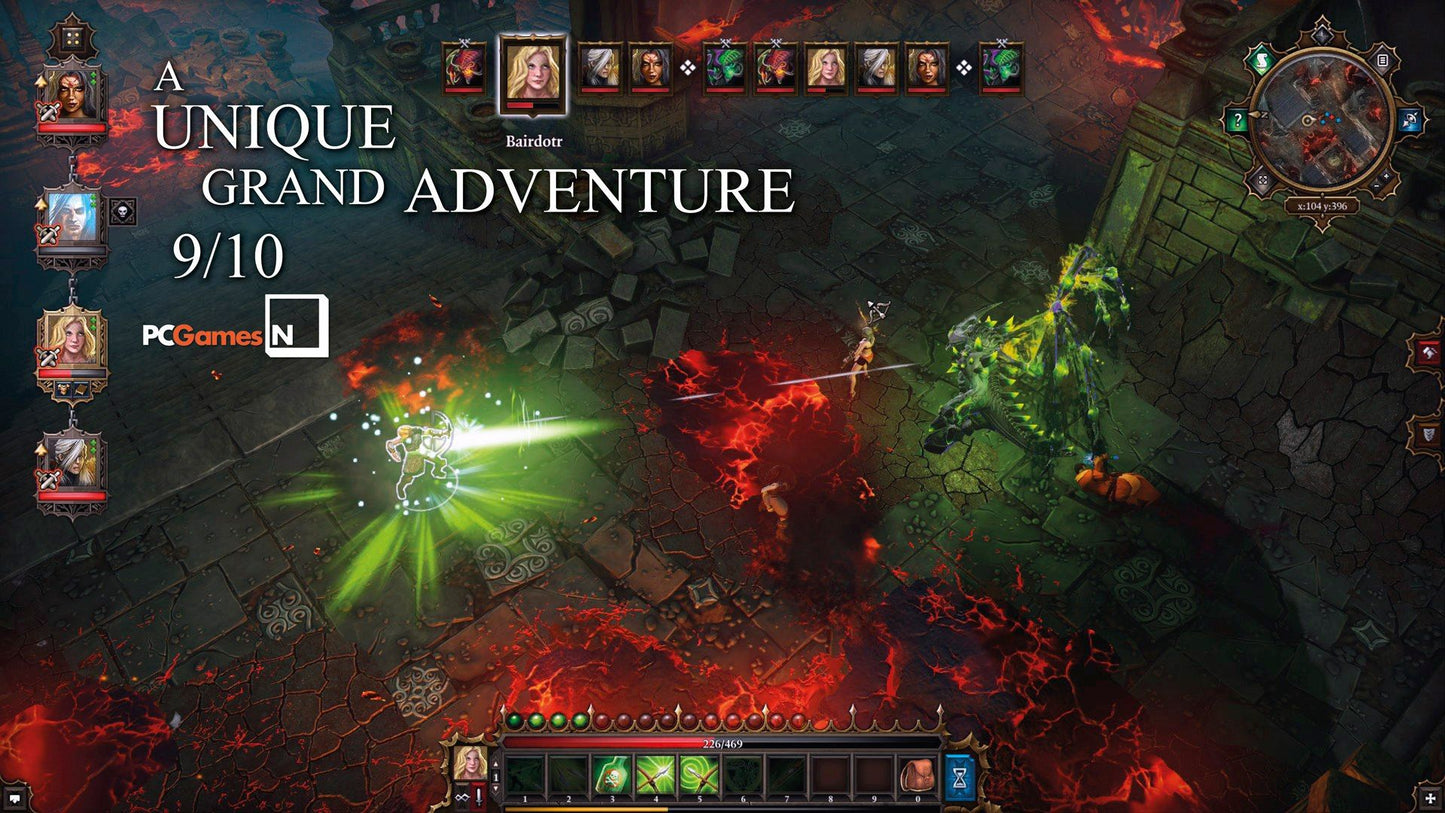
Task: Click the up arrow to change hotbar page
Action: coord(494,764)
